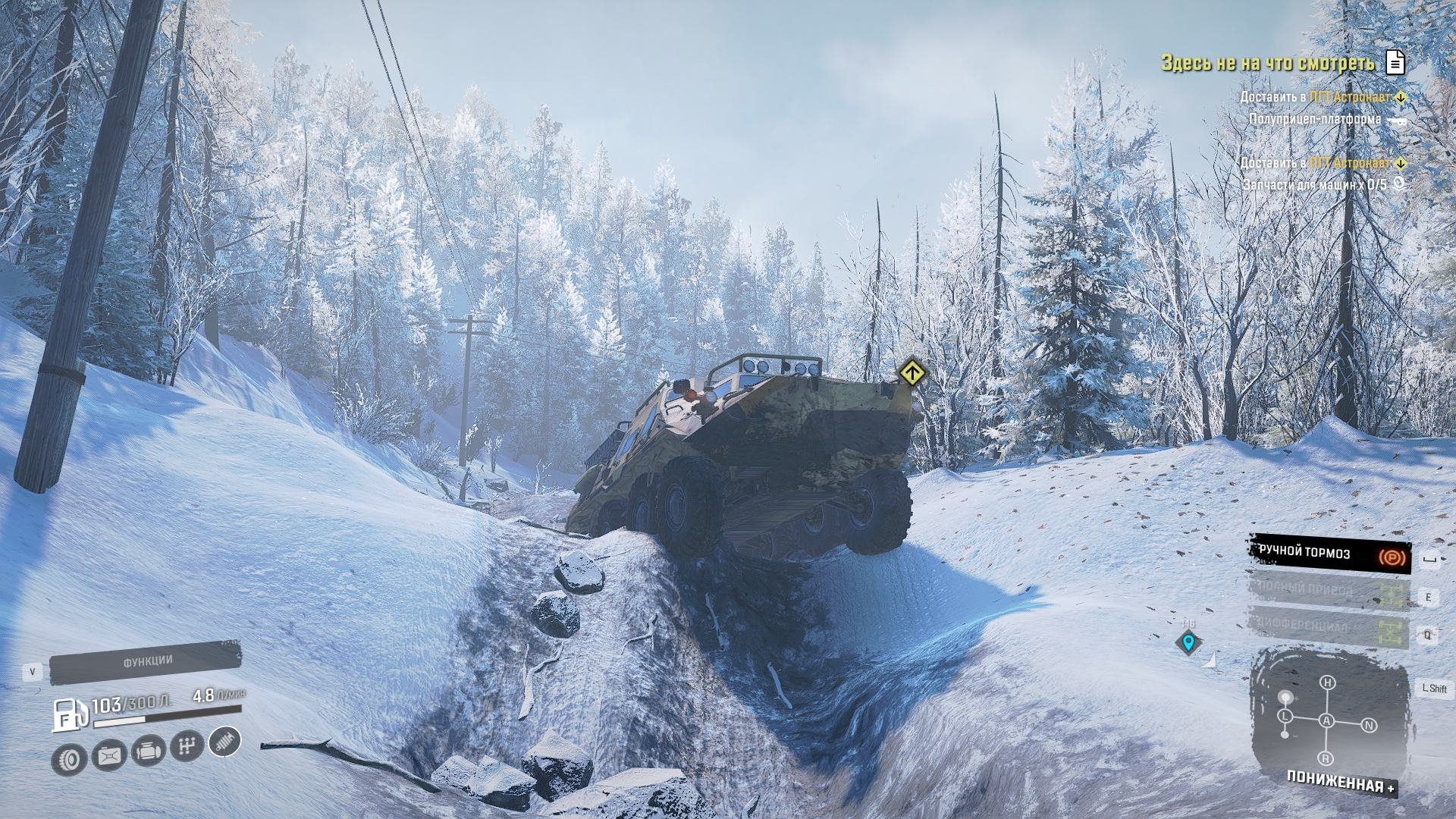Shift to N neutral on the gearbox
Screen dimensions: 1456x819
pos(1369,726)
